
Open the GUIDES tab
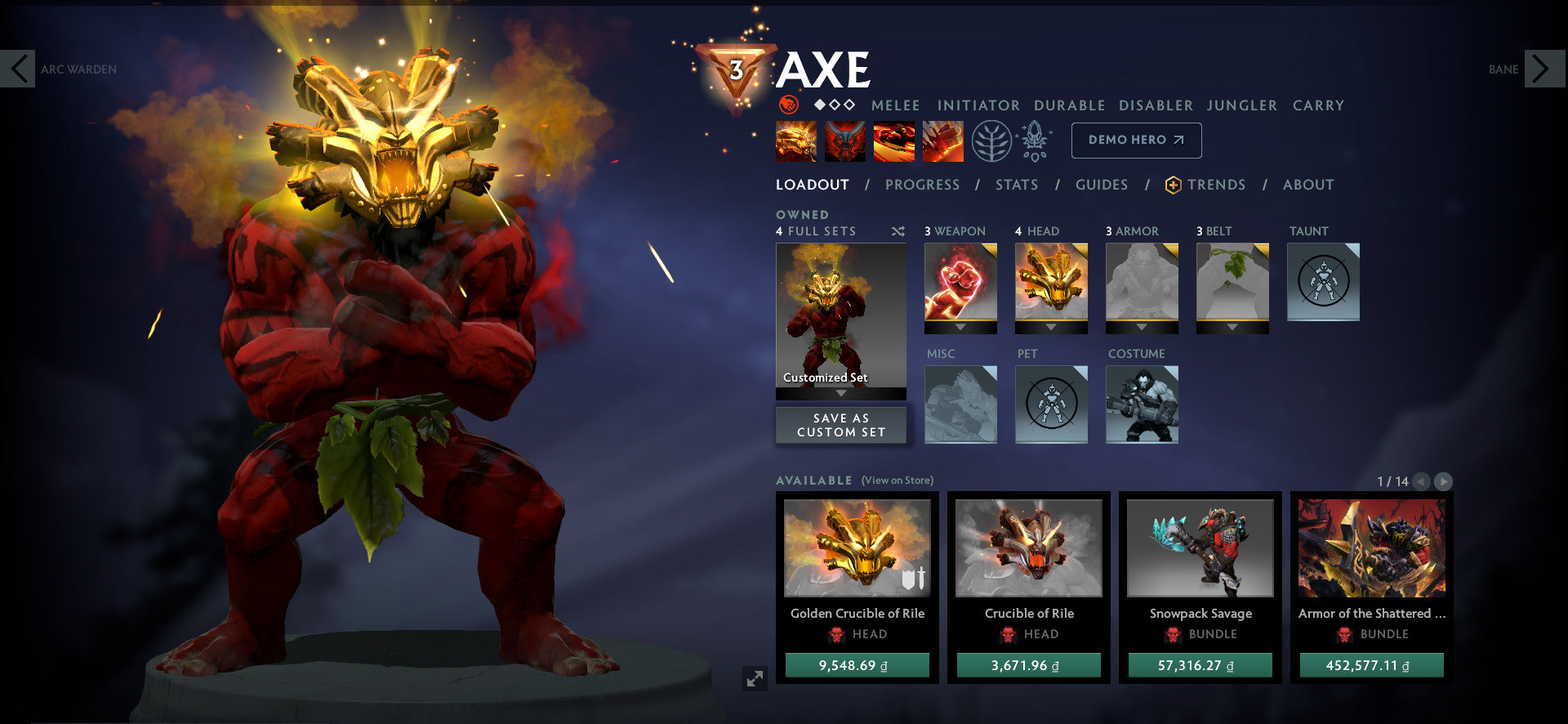[1102, 185]
